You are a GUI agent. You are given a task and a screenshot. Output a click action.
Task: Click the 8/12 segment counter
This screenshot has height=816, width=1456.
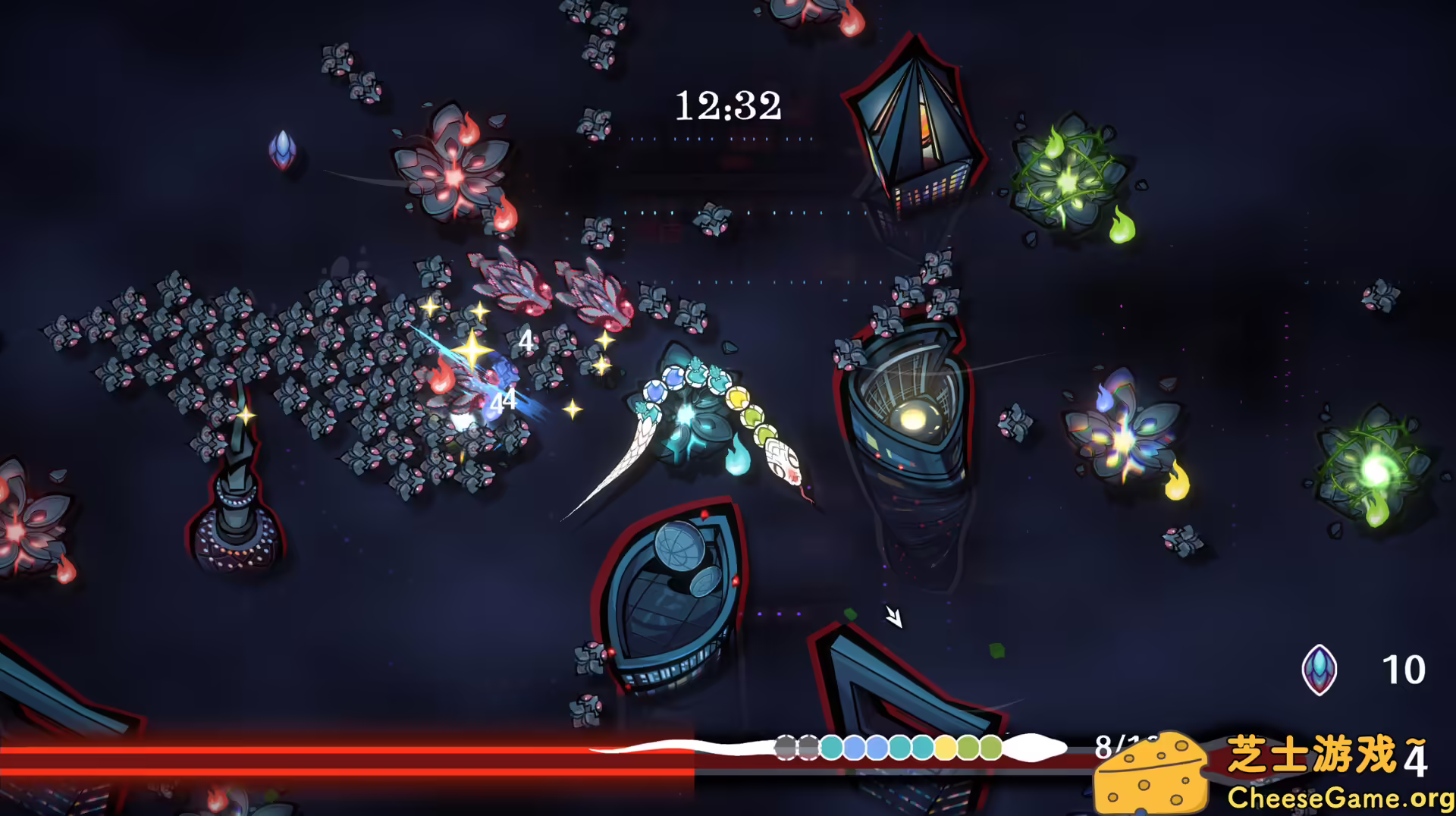(x=1115, y=747)
